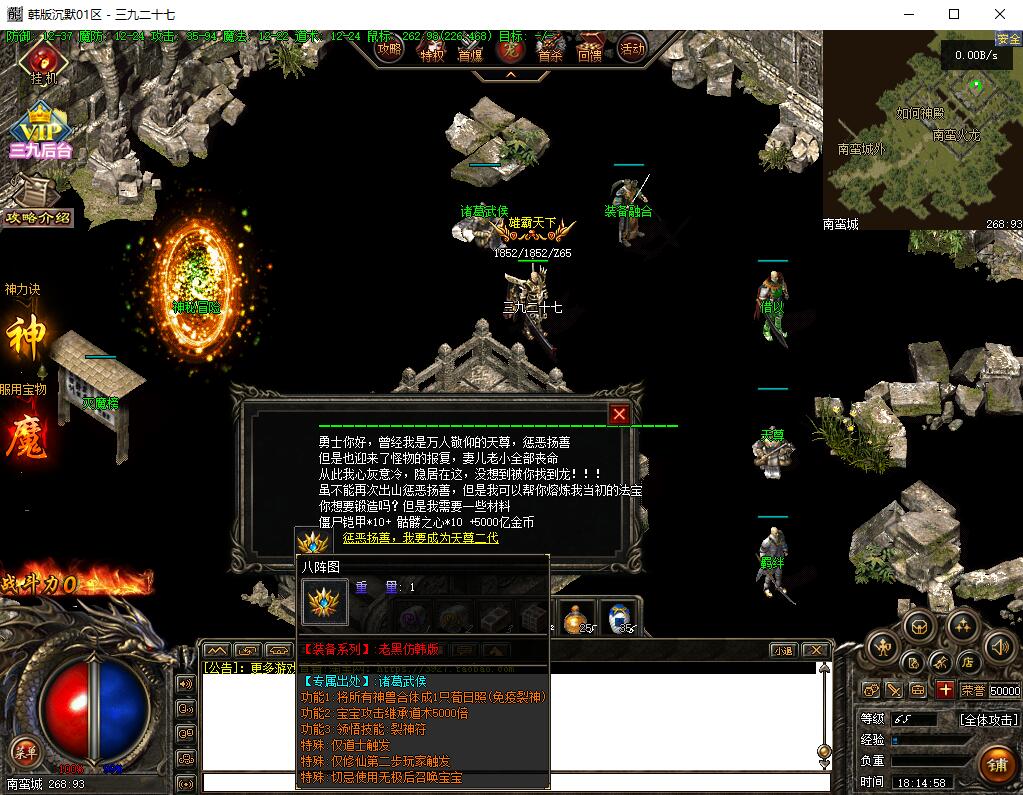Use the orange potion in the hotbar
The width and height of the screenshot is (1023, 795).
(x=575, y=618)
